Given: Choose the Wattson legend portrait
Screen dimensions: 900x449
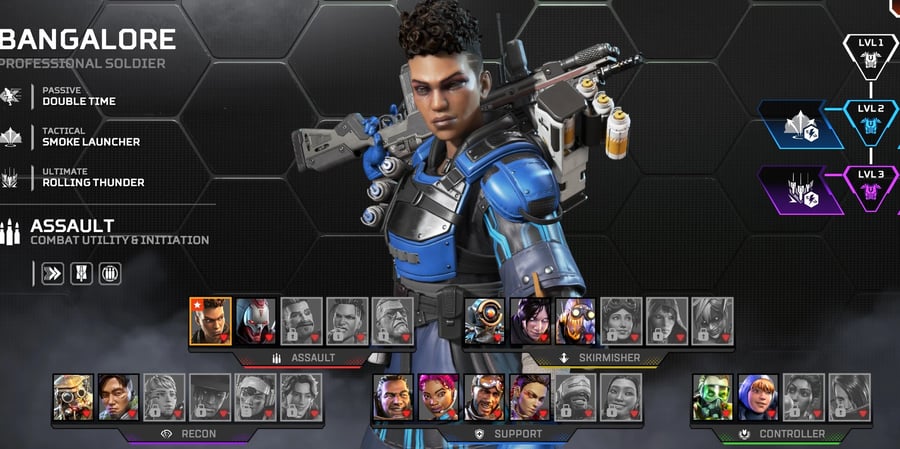Looking at the screenshot, I should click(x=758, y=397).
